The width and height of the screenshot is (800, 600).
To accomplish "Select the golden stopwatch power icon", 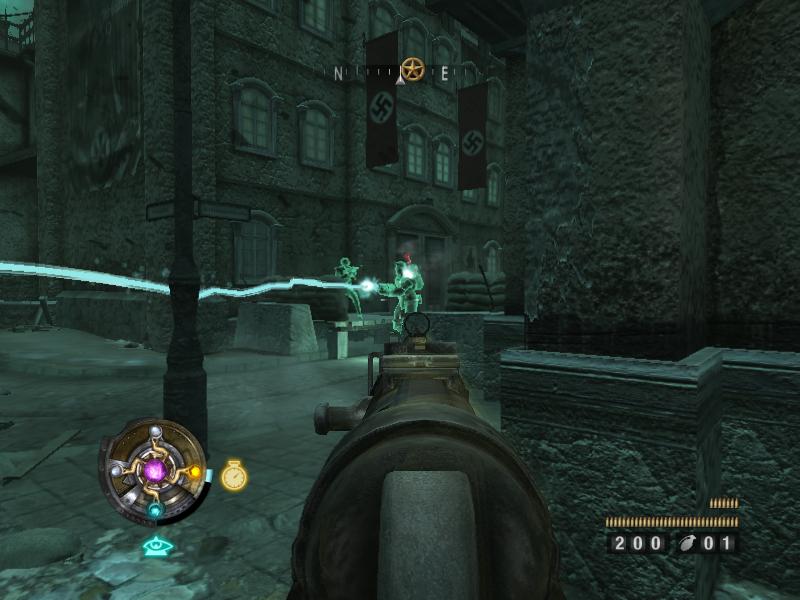I will click(233, 475).
